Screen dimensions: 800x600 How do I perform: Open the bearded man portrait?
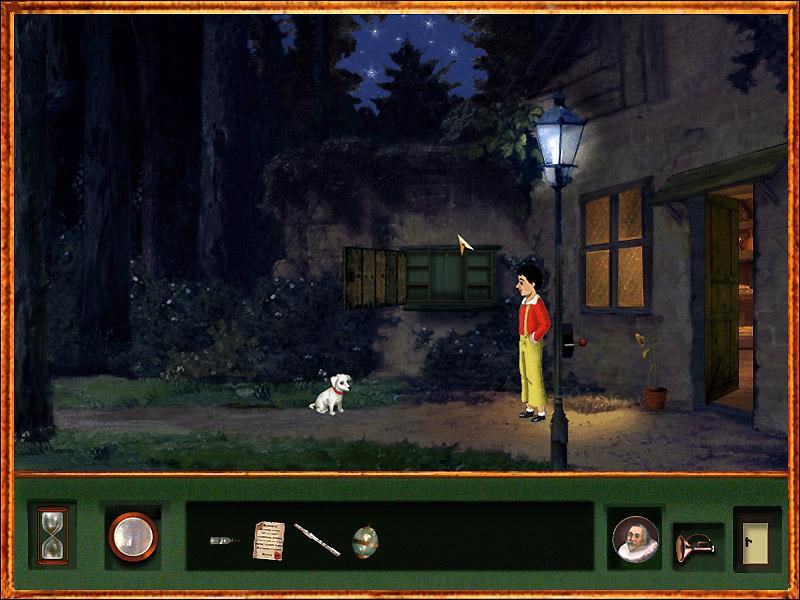[x=634, y=540]
